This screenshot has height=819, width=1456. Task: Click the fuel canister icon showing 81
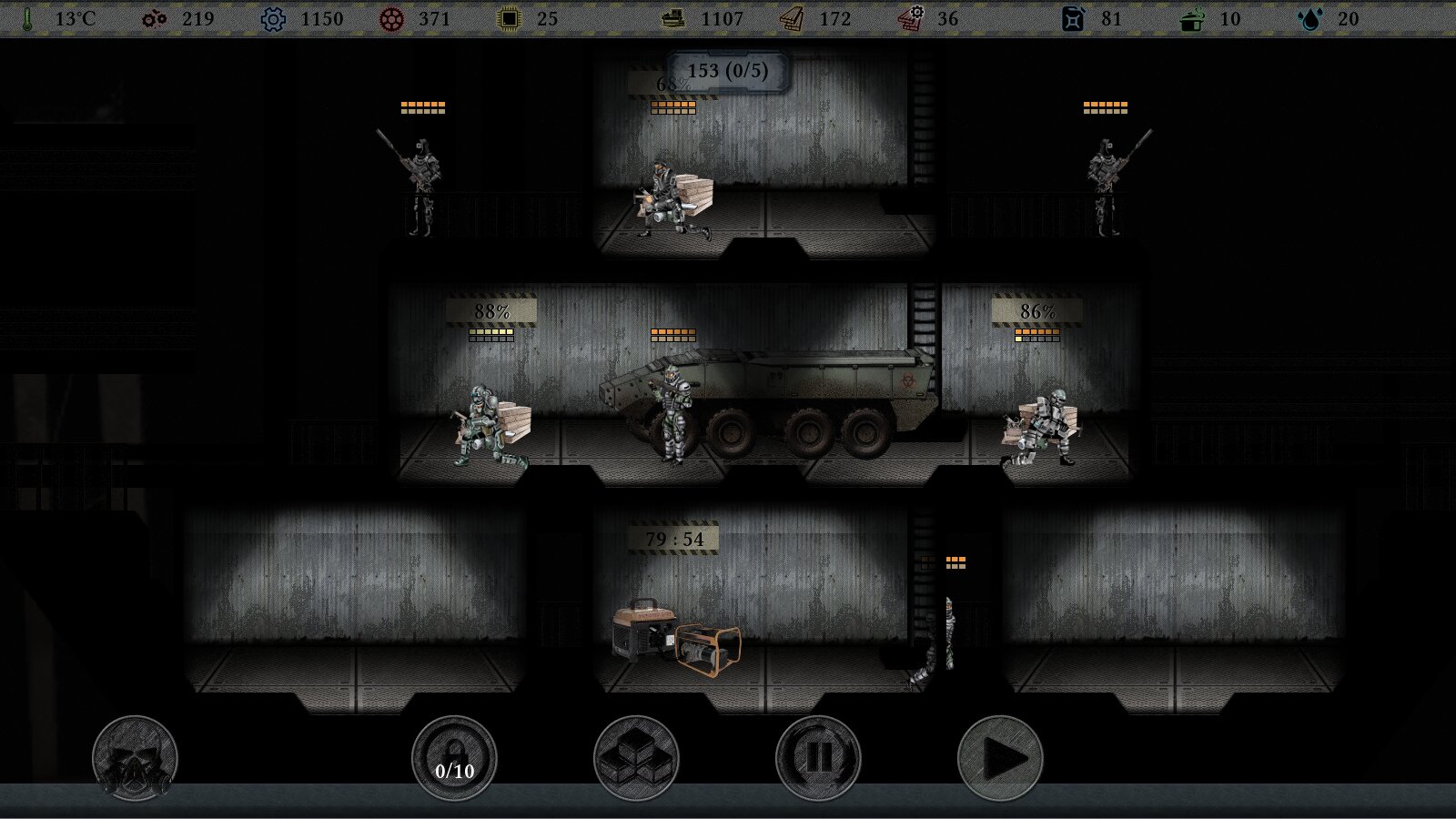pos(1074,17)
